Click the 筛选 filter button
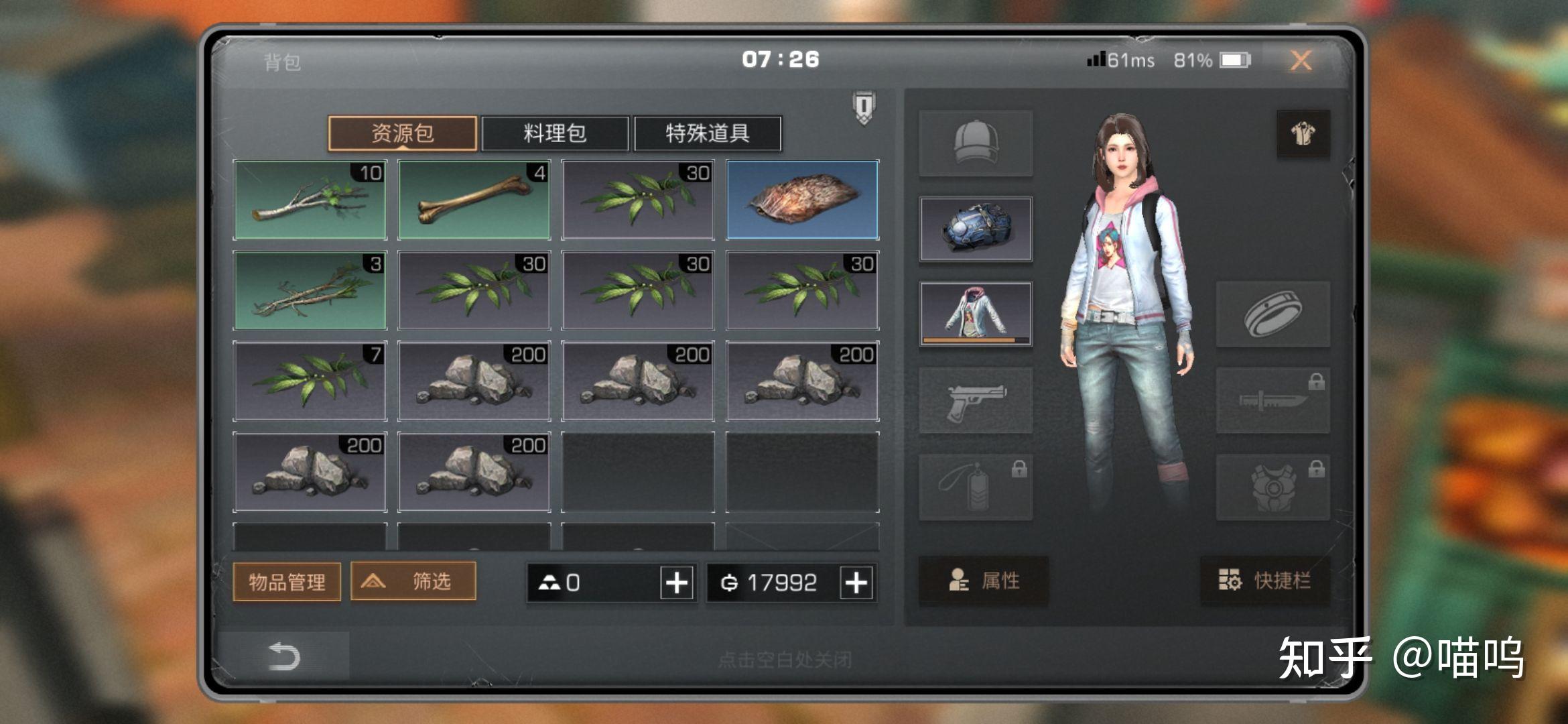Screen dimensions: 1568x724 413,581
